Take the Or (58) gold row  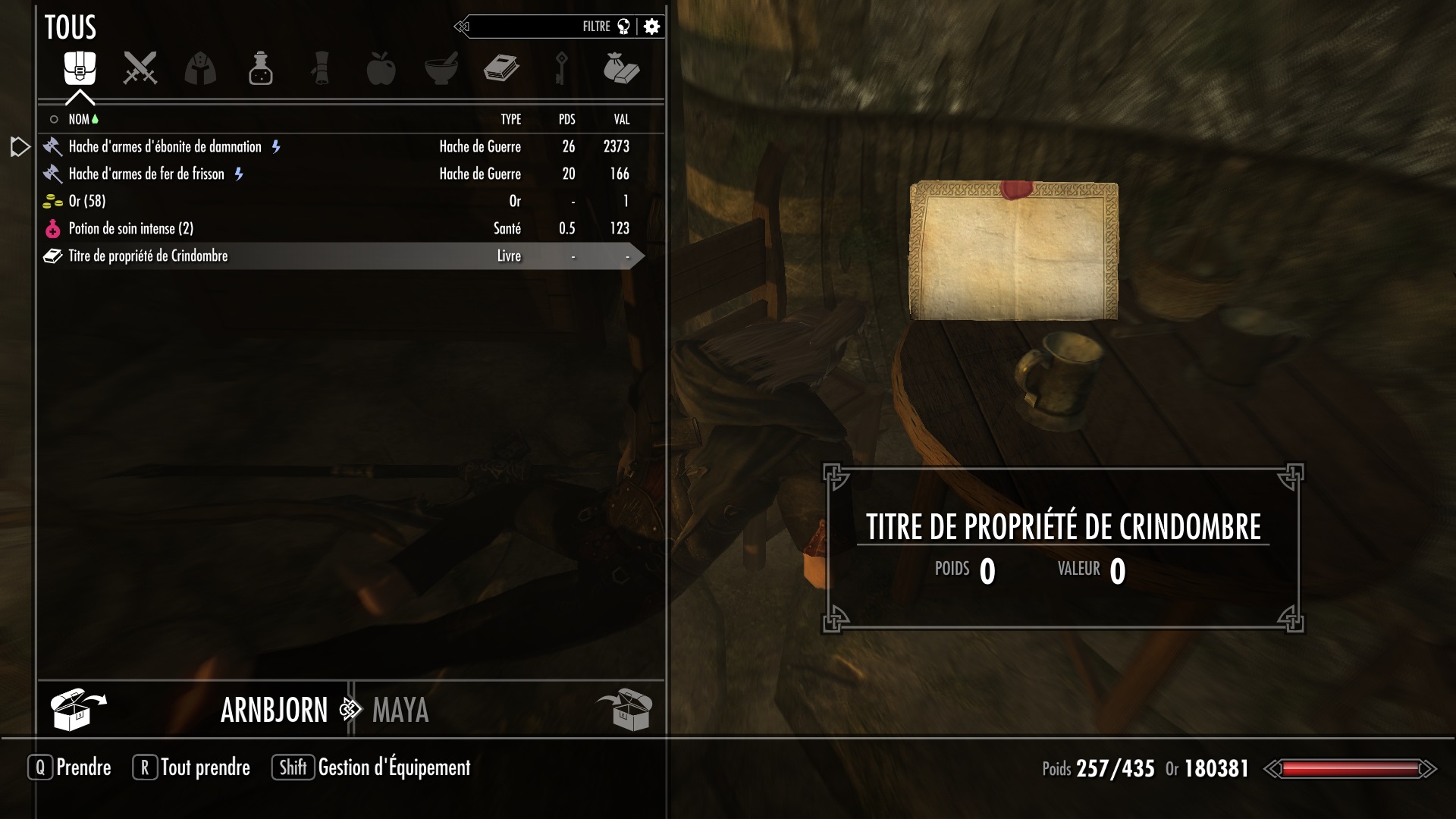pos(87,201)
